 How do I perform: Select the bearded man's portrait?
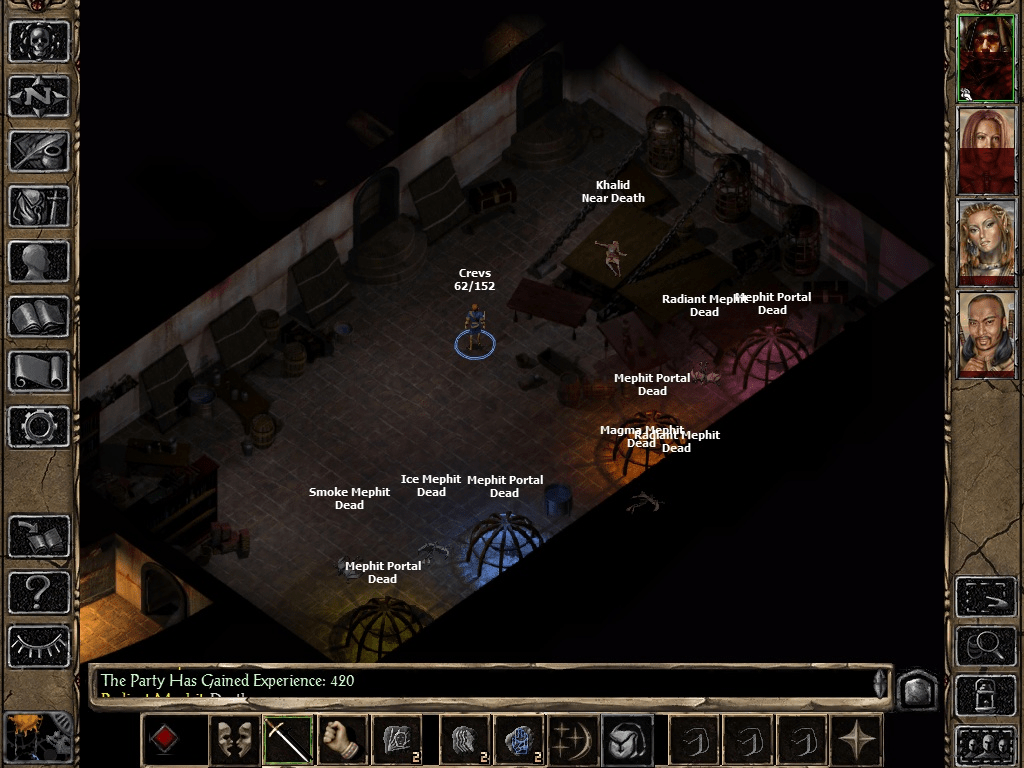coord(986,334)
